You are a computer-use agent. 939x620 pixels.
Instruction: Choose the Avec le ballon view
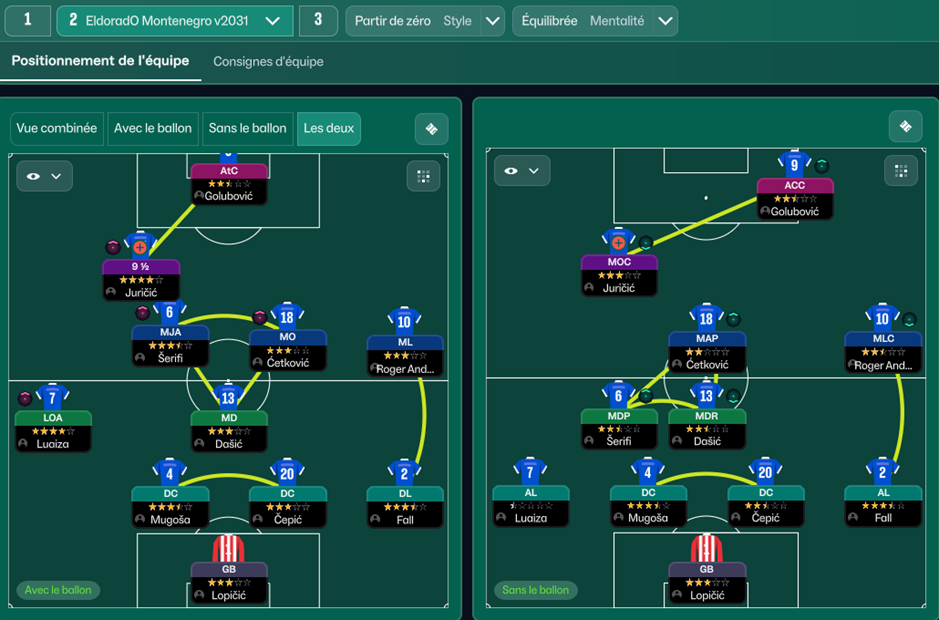click(153, 128)
